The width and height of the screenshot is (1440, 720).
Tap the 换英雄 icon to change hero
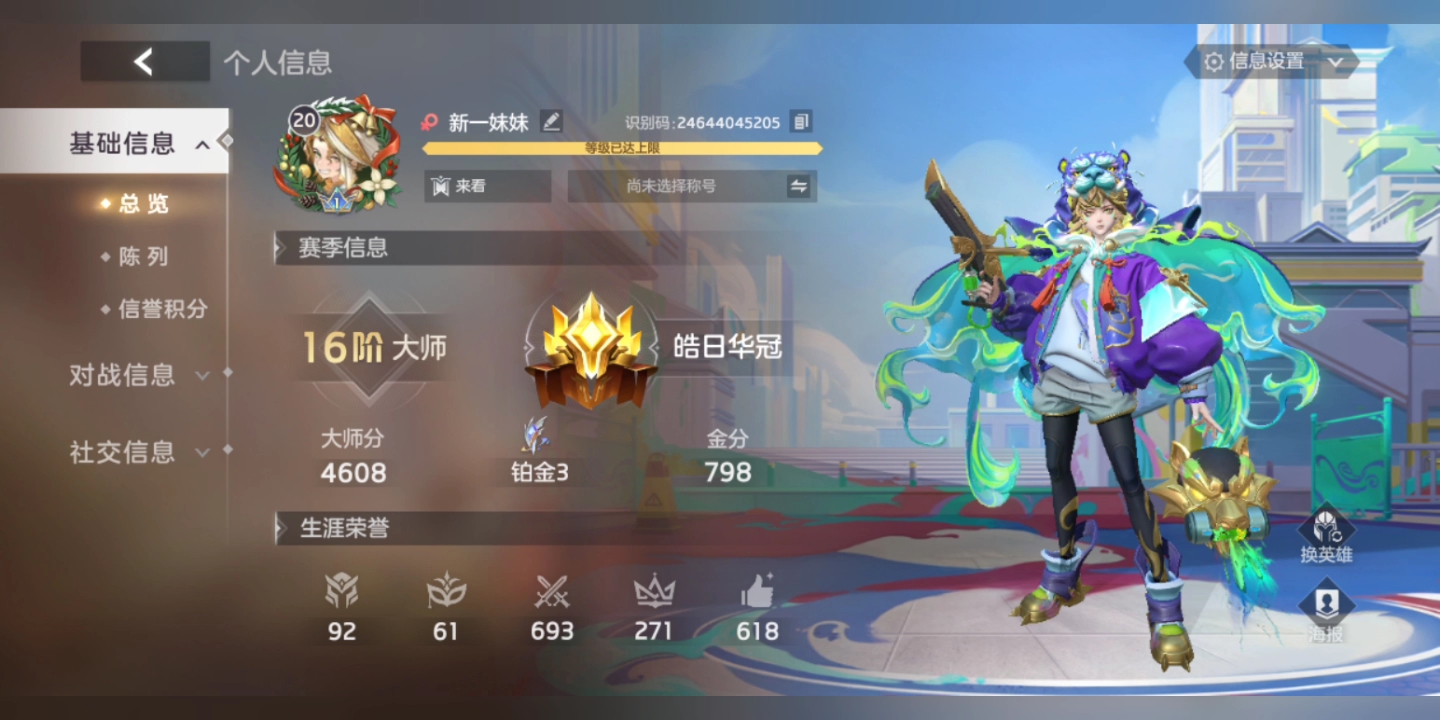(x=1327, y=527)
